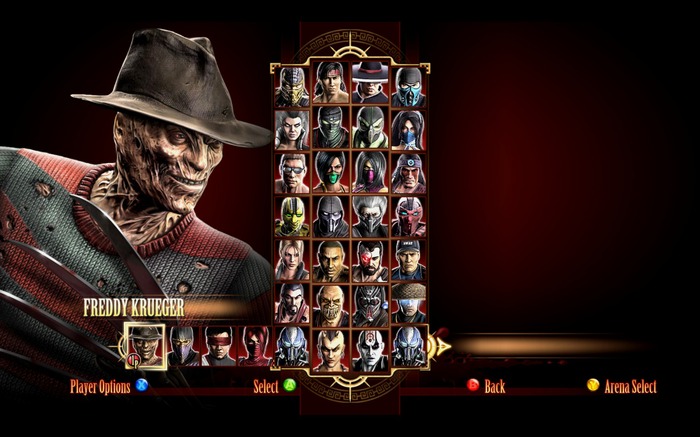Choose Liu Kang from the roster
700x437 pixels.
point(331,84)
